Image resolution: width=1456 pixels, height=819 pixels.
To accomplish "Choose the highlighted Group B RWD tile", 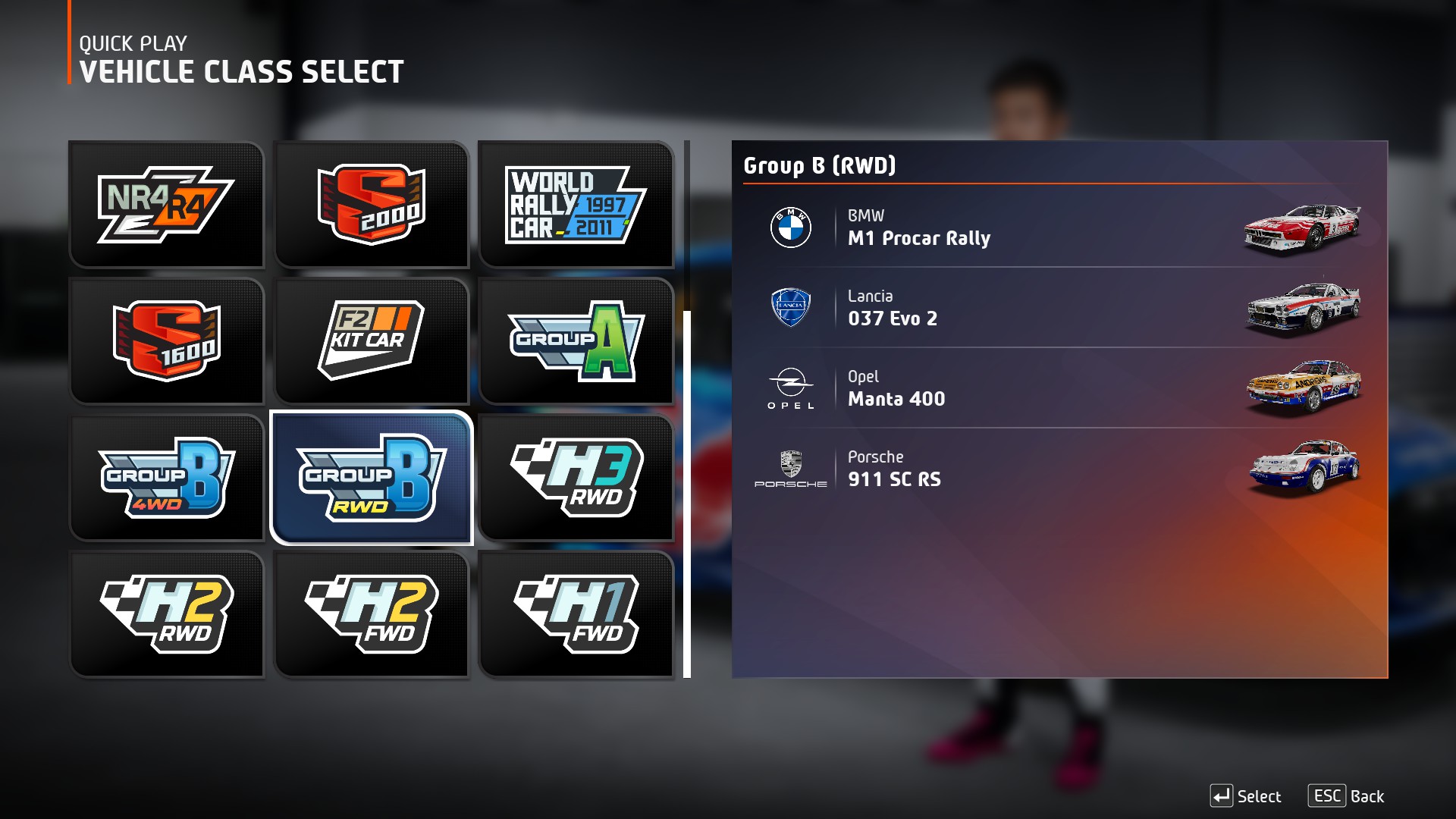I will click(371, 478).
